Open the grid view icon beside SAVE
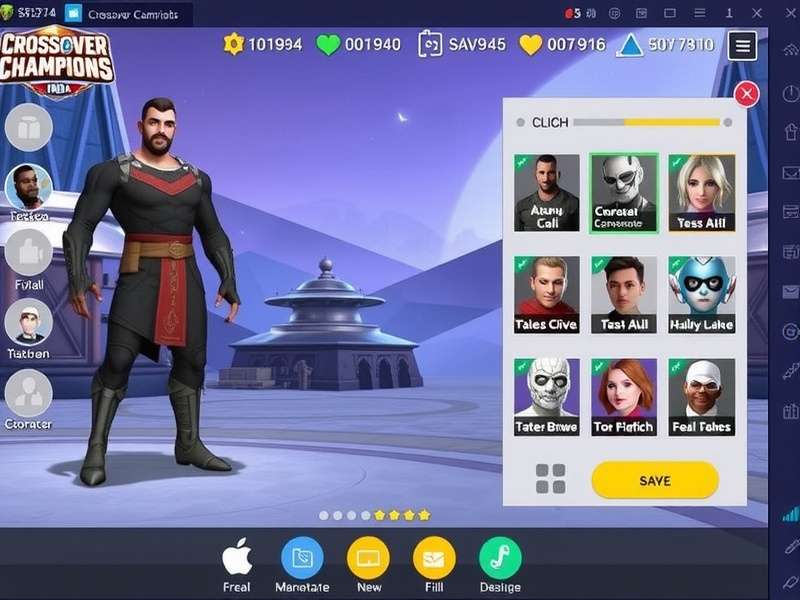Screen dimensions: 800x600 coord(550,479)
